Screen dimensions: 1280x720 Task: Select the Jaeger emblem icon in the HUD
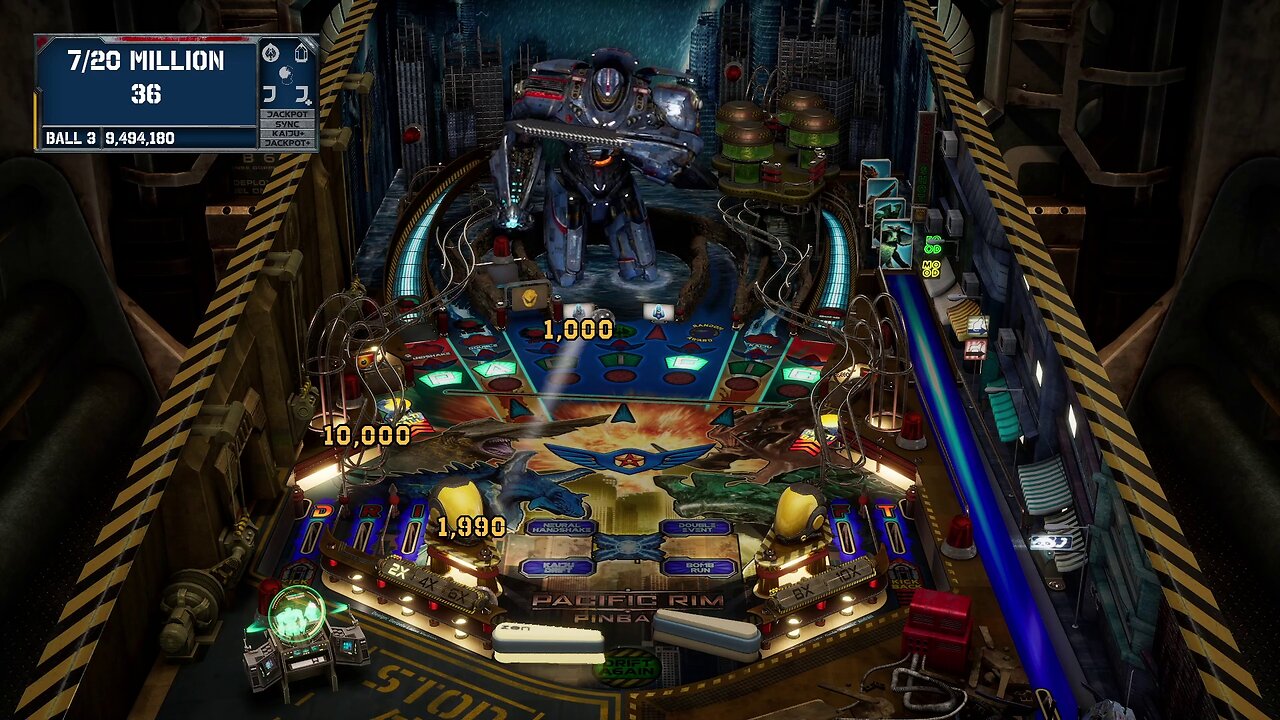271,53
